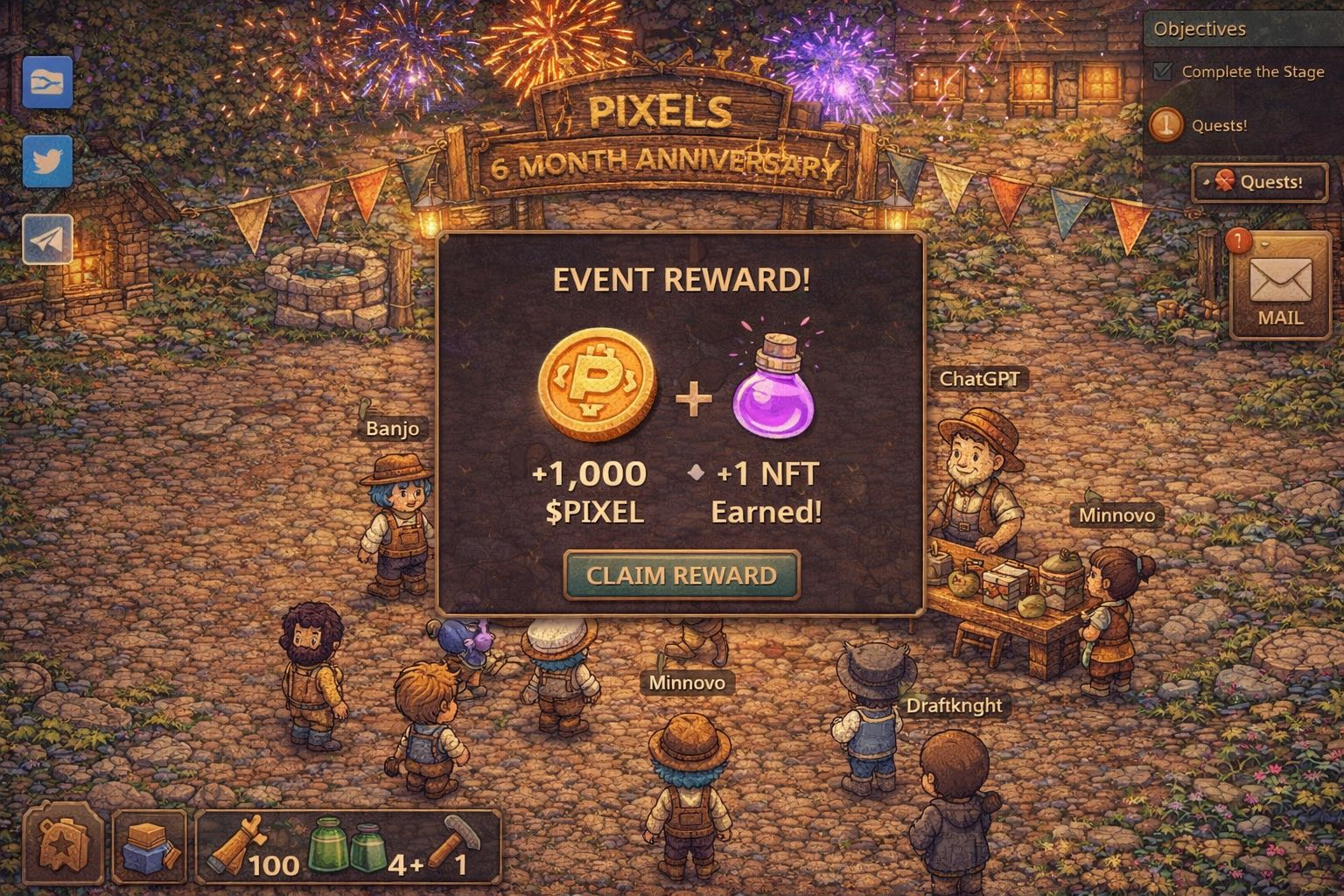The height and width of the screenshot is (896, 1344).
Task: Click the purple potion NFT reward
Action: pyautogui.click(x=773, y=389)
